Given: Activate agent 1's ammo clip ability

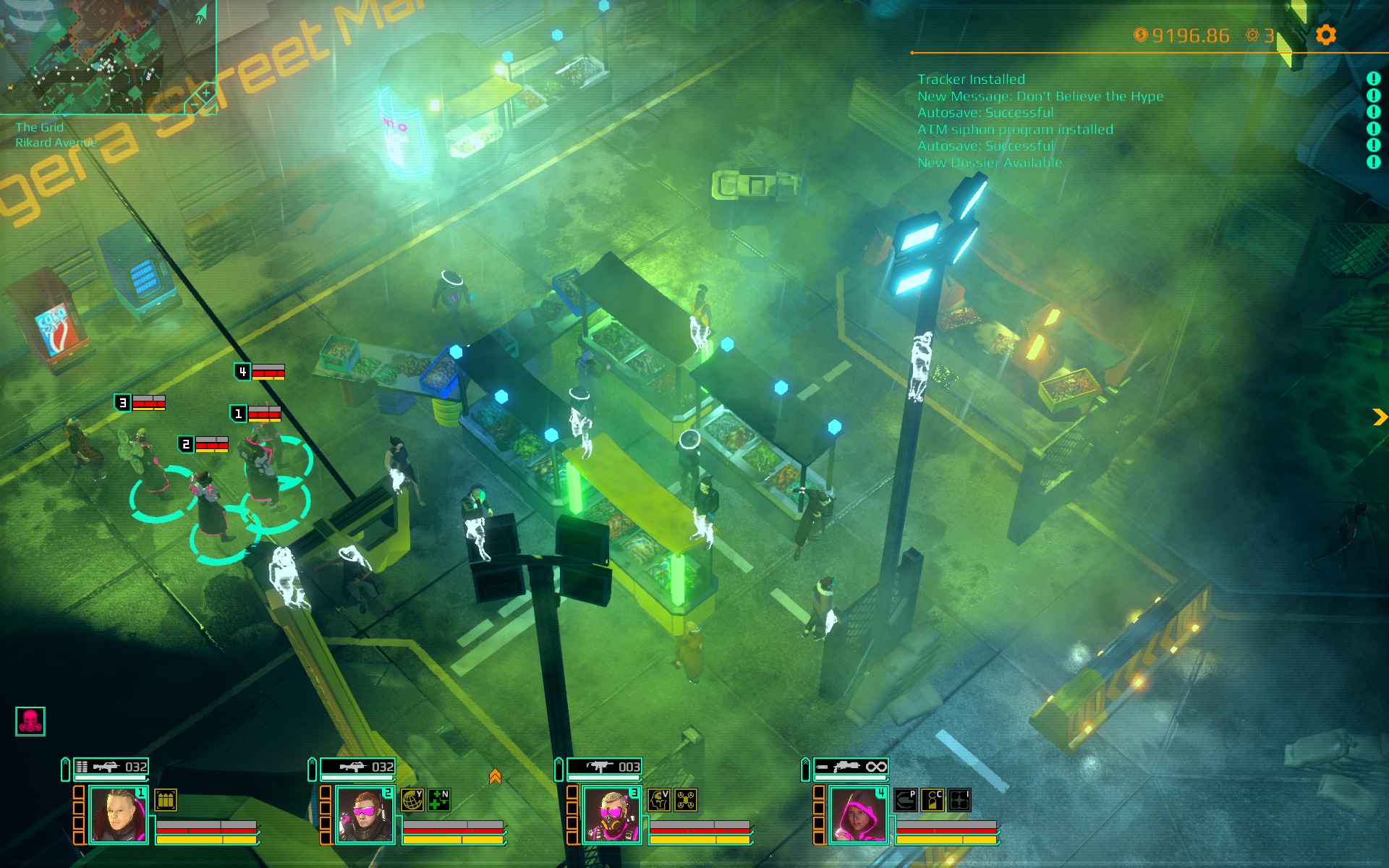Looking at the screenshot, I should click(x=166, y=800).
